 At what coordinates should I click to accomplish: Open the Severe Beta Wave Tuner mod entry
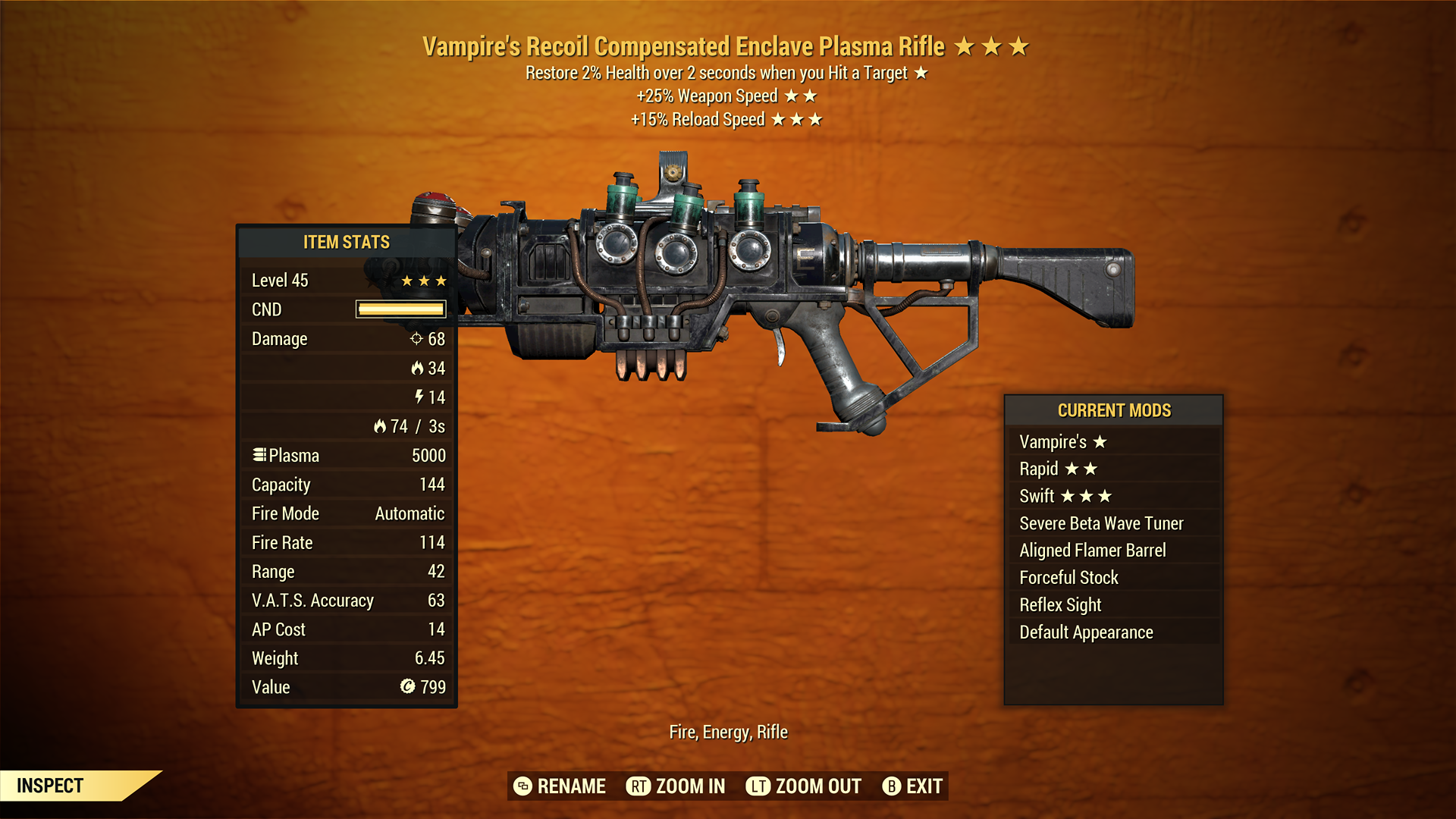click(x=1100, y=522)
